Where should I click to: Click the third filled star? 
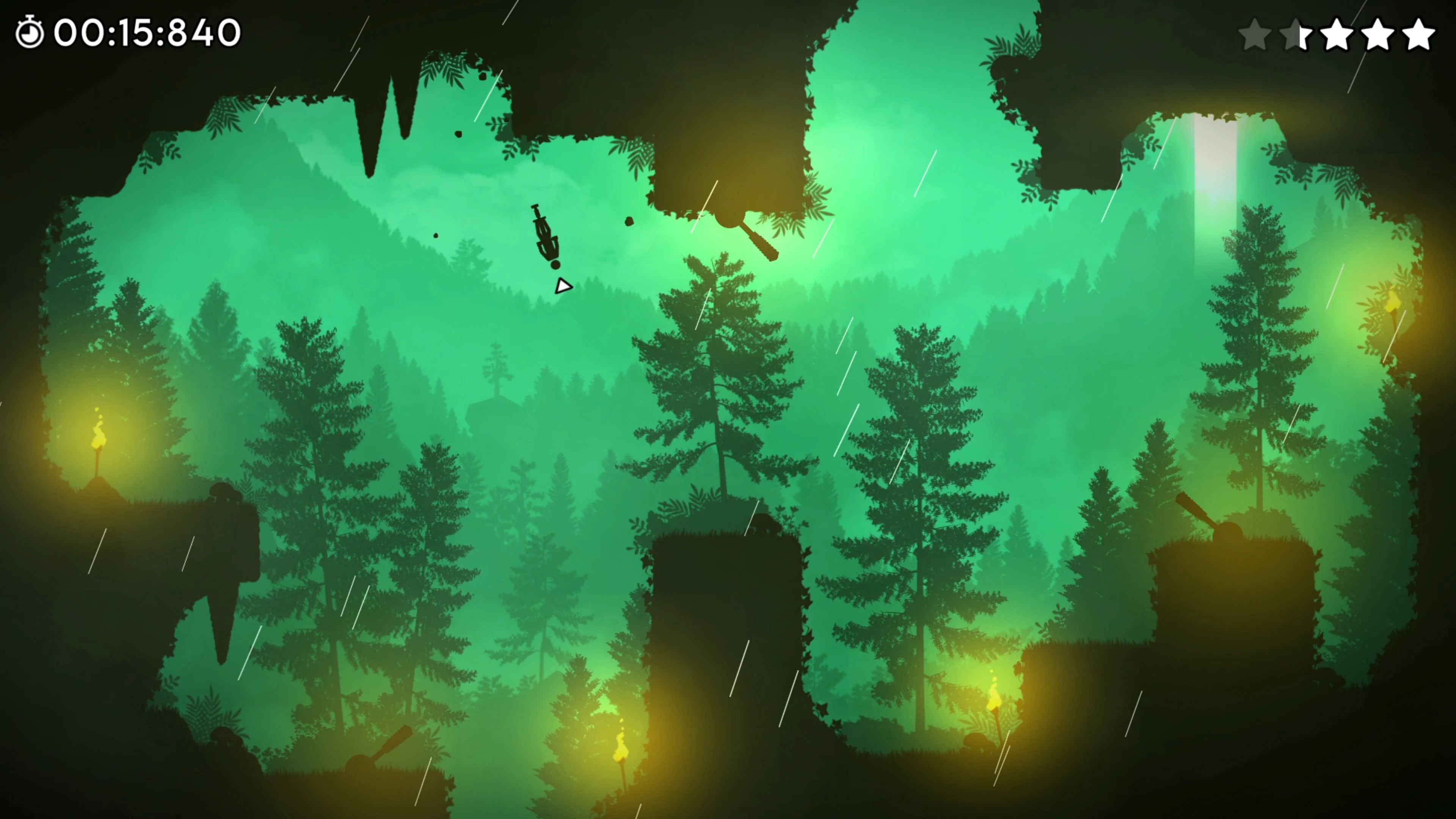[x=1337, y=35]
